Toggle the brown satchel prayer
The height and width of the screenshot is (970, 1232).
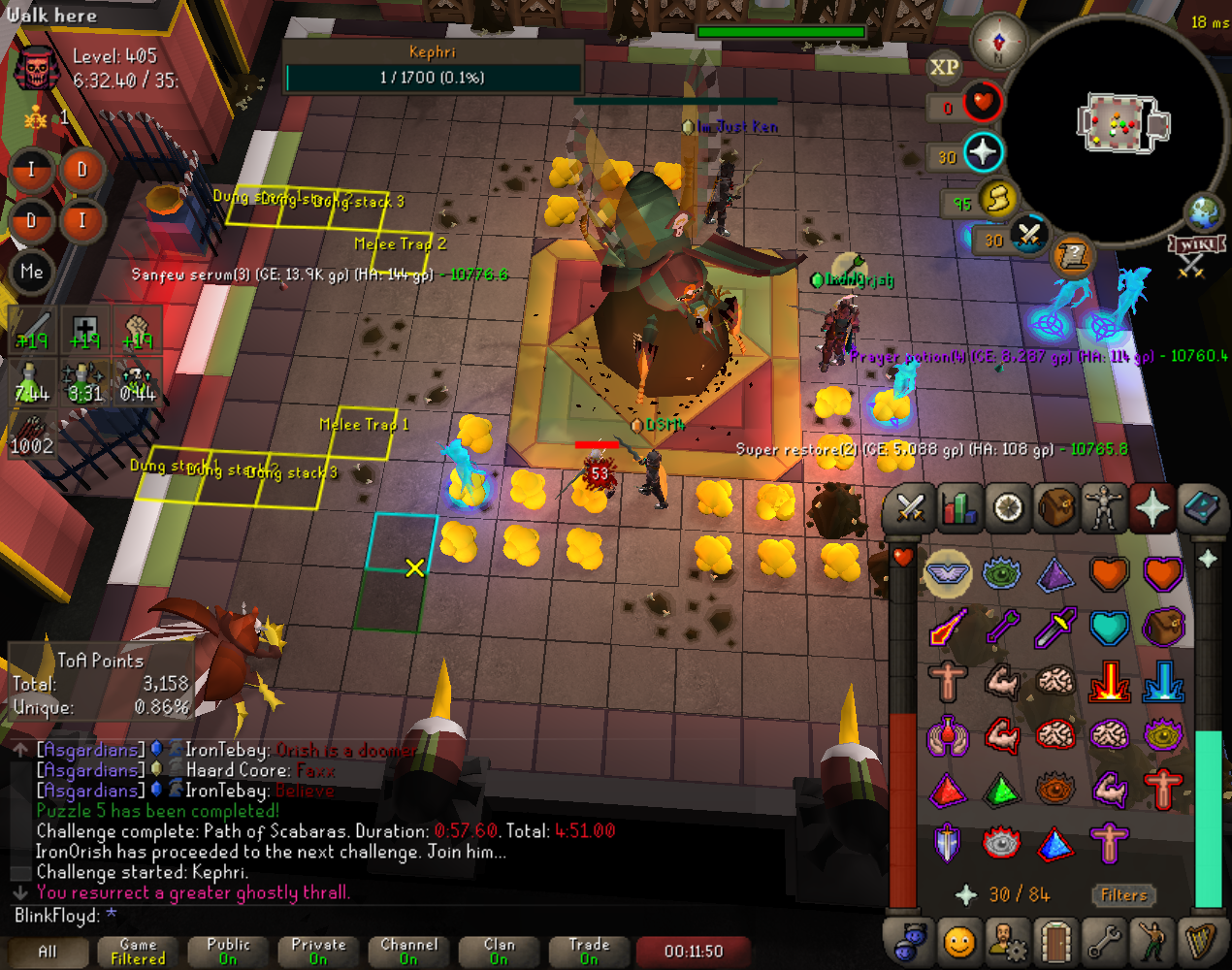tap(1162, 628)
